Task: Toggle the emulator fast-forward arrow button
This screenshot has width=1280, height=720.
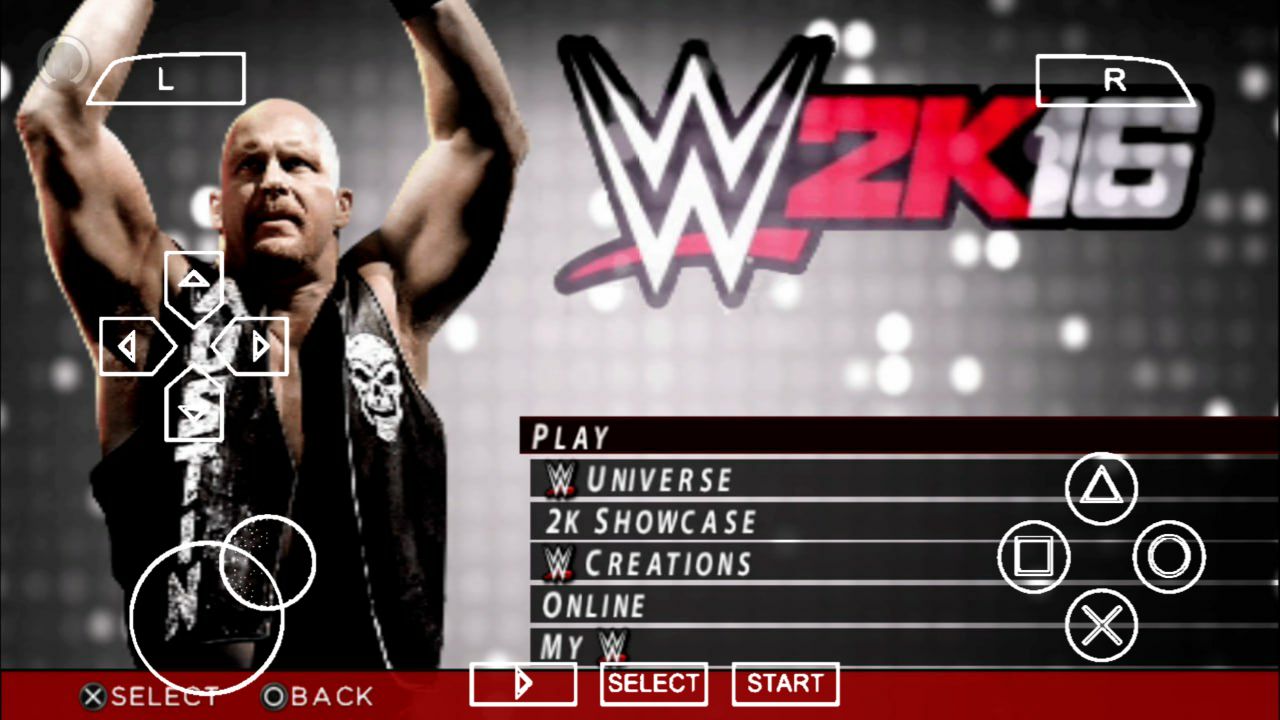Action: [522, 684]
